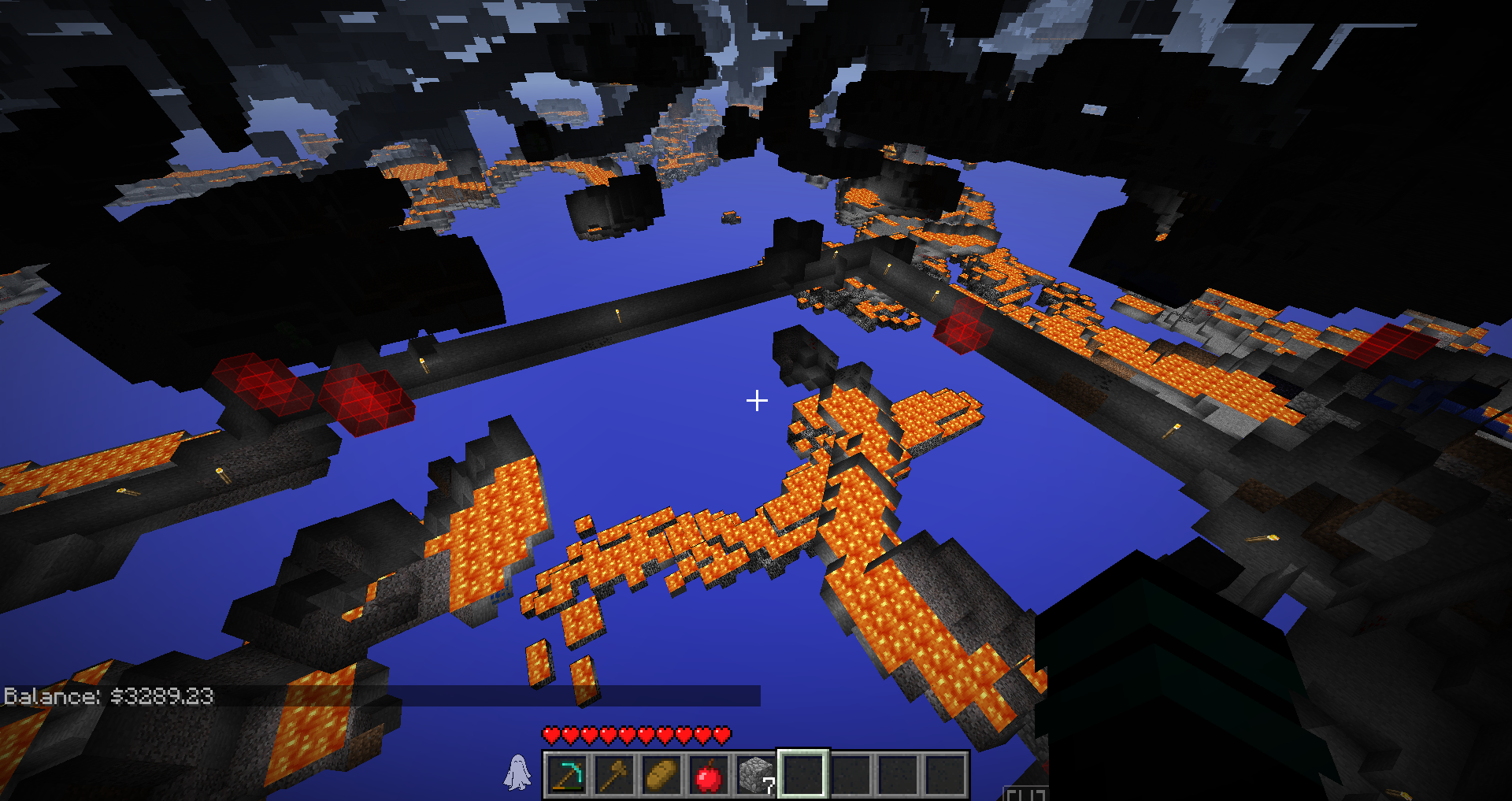This screenshot has width=1512, height=801.
Task: Pick the cobblestone stack in the hotbar
Action: (755, 775)
